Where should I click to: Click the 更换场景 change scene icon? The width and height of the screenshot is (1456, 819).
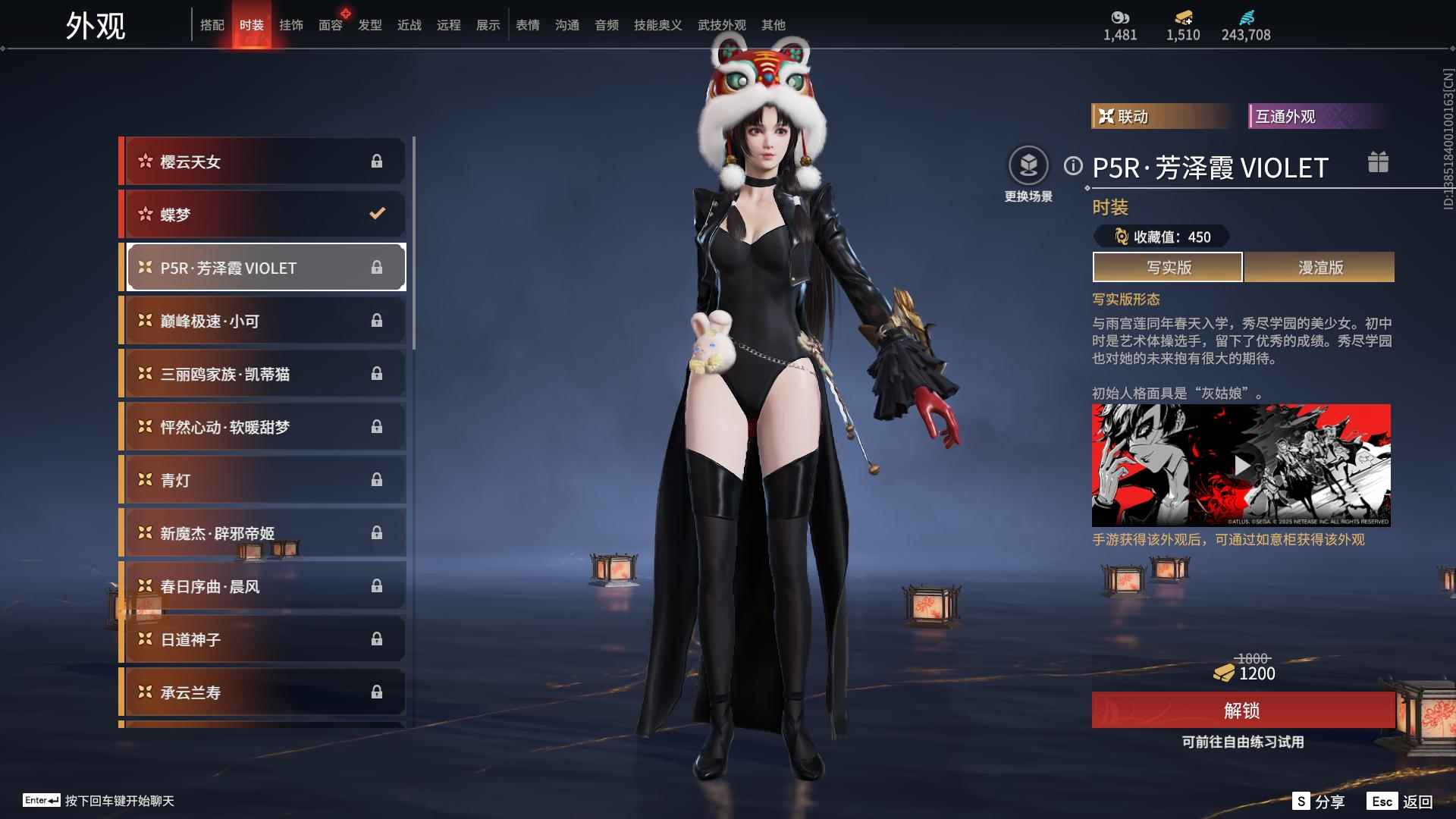point(1028,165)
